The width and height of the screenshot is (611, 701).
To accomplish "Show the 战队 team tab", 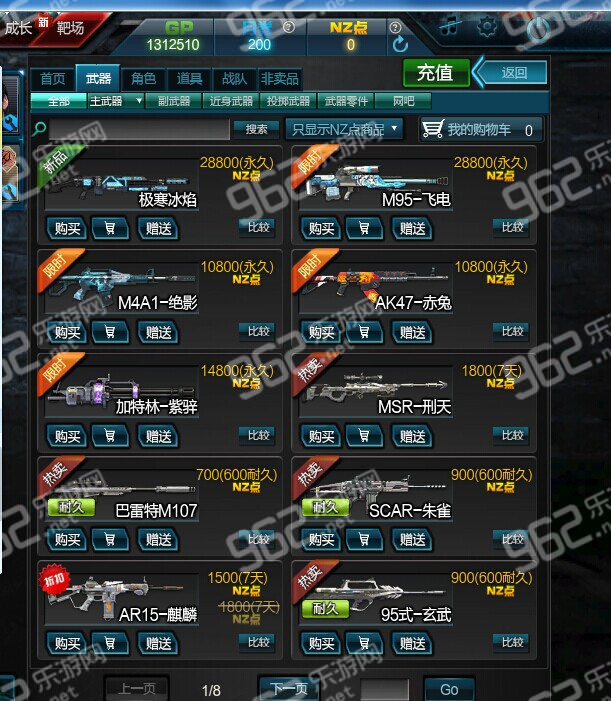I will click(234, 79).
